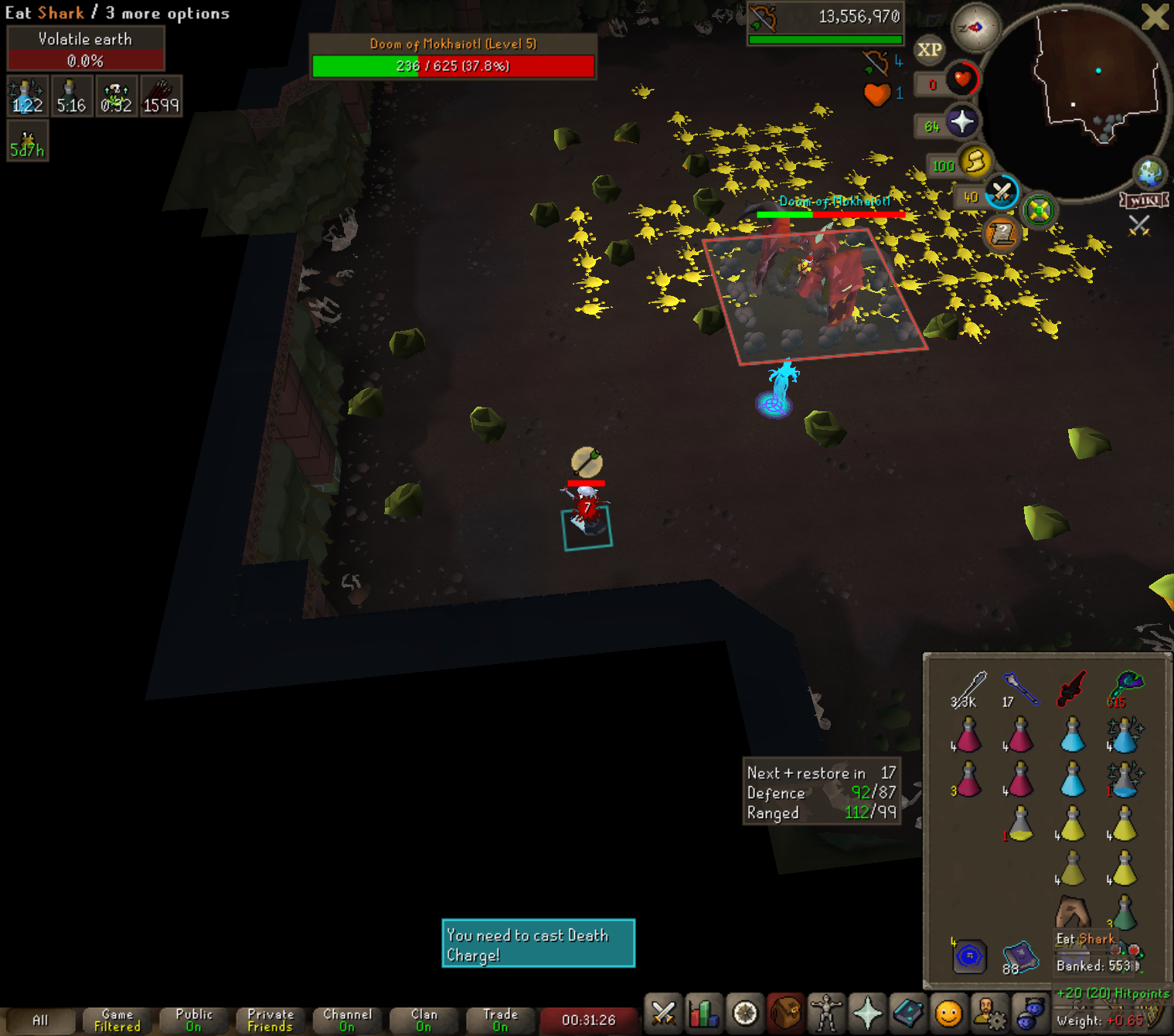The width and height of the screenshot is (1174, 1036).
Task: Switch to the Clan chat tab
Action: point(424,1020)
